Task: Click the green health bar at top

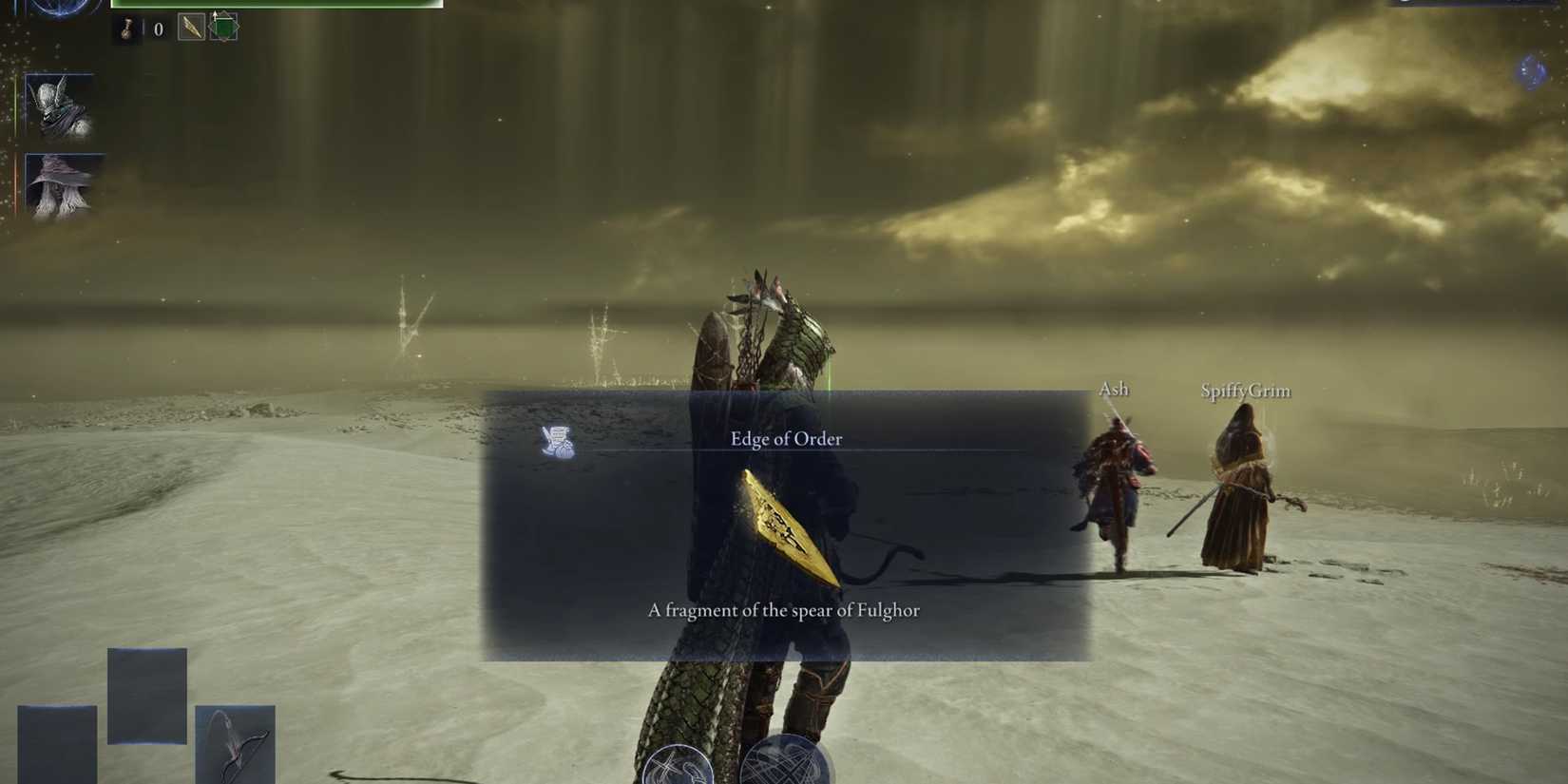Action: pos(276,3)
